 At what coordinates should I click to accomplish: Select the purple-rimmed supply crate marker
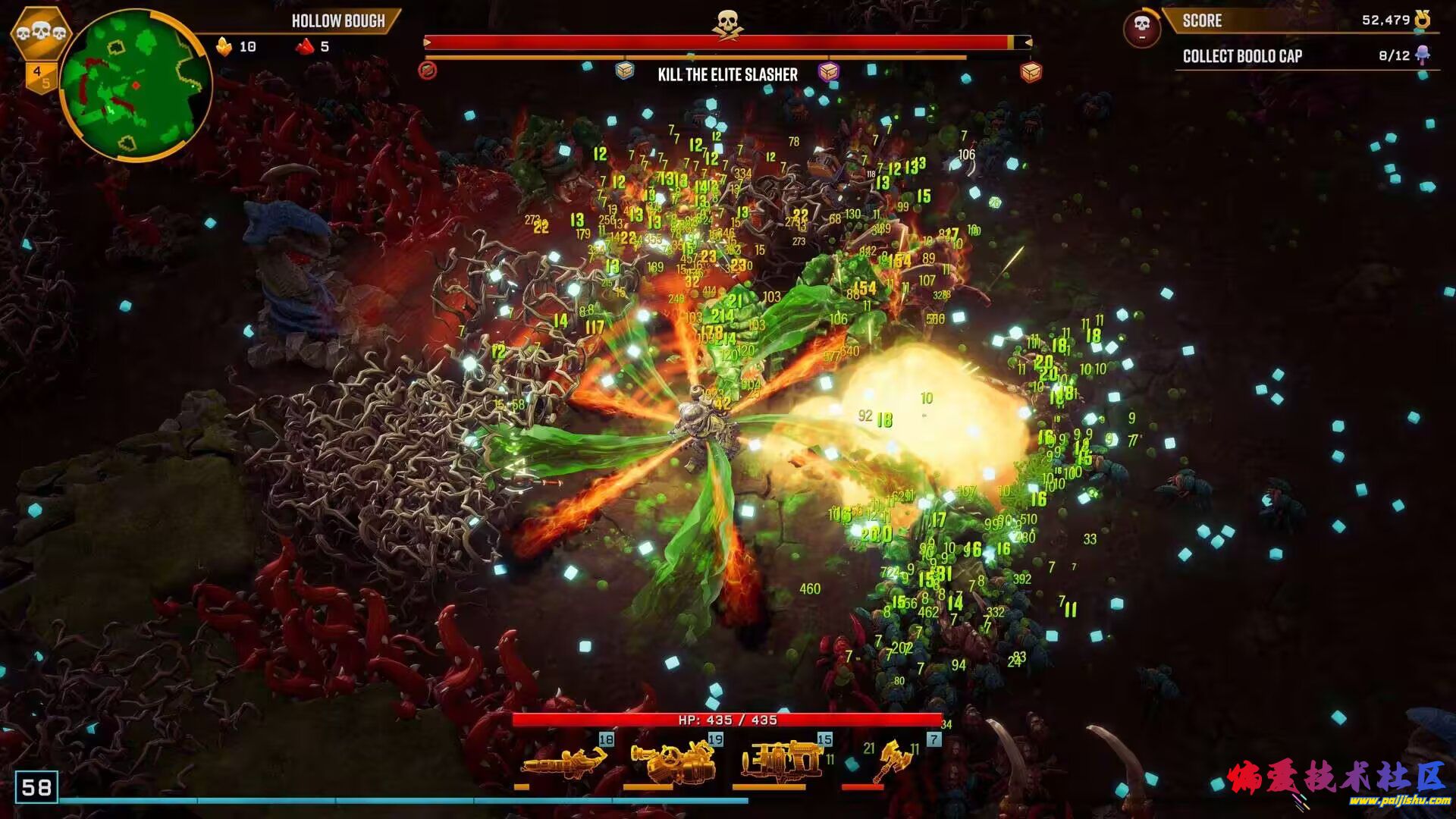pyautogui.click(x=829, y=71)
